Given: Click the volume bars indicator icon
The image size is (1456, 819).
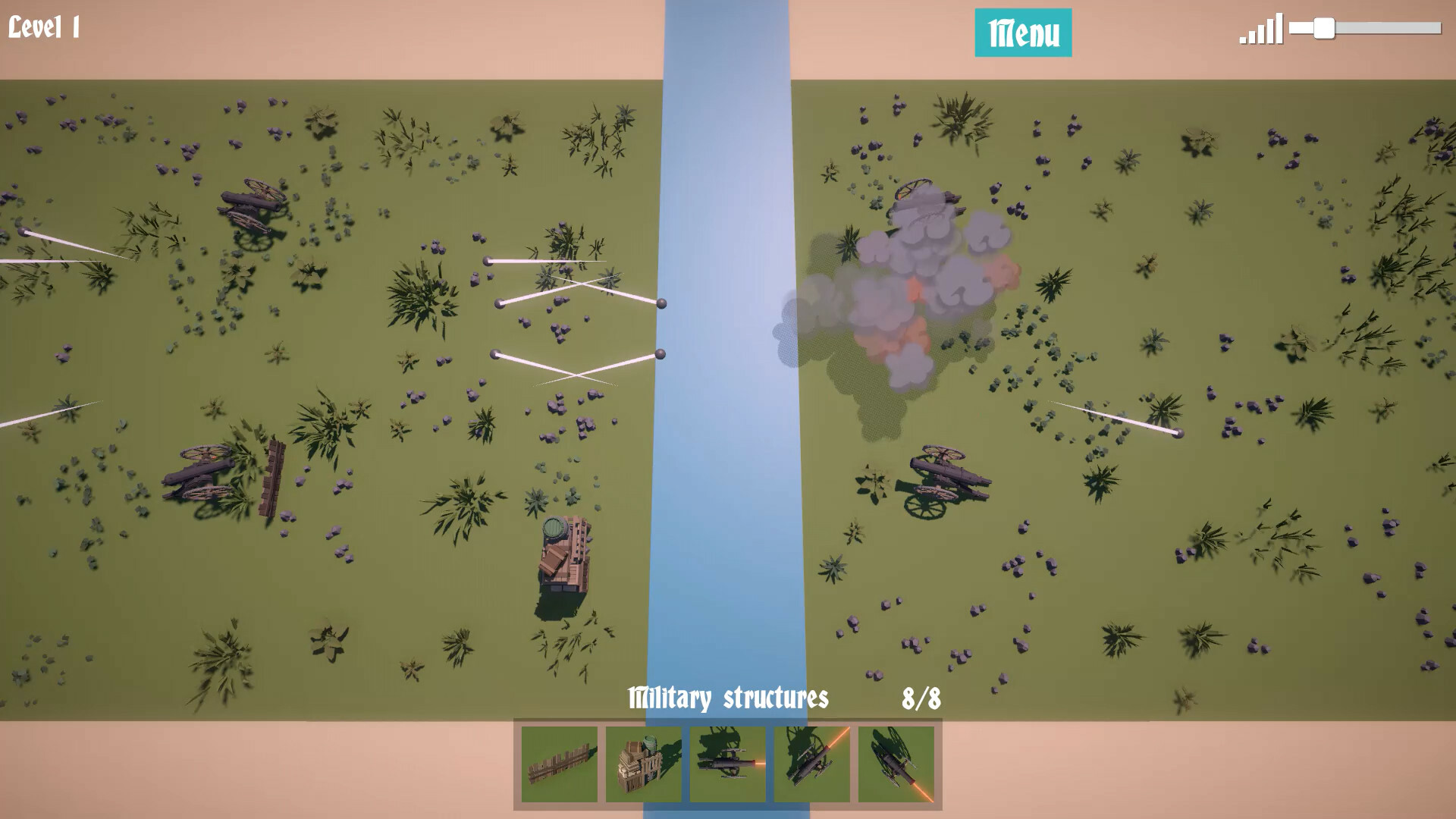Looking at the screenshot, I should tap(1259, 28).
